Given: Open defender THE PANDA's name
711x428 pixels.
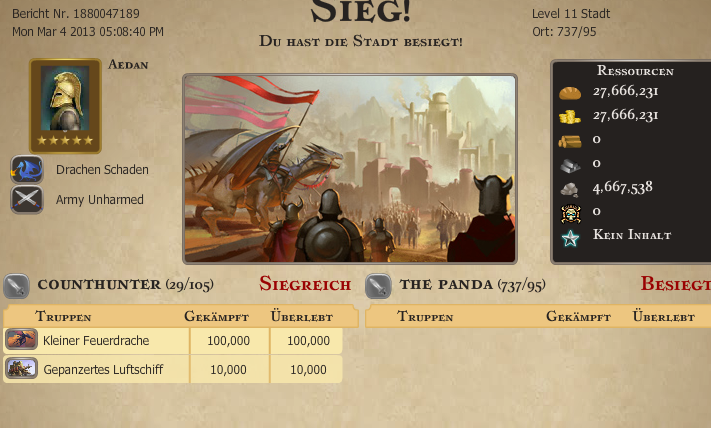Looking at the screenshot, I should (x=446, y=285).
